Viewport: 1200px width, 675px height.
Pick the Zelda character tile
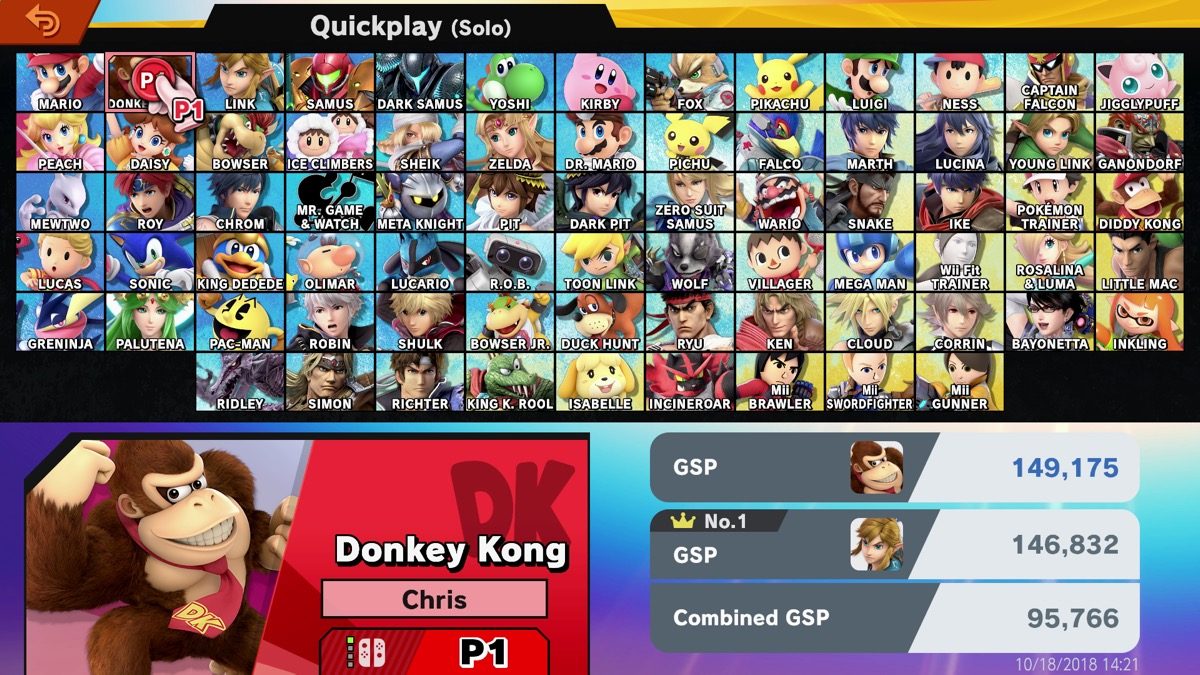pos(510,142)
